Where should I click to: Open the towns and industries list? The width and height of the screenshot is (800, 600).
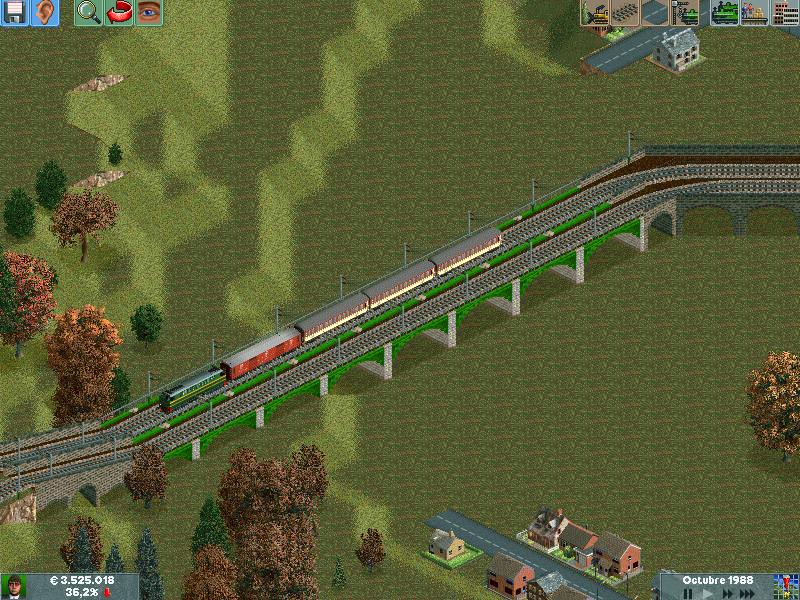785,13
